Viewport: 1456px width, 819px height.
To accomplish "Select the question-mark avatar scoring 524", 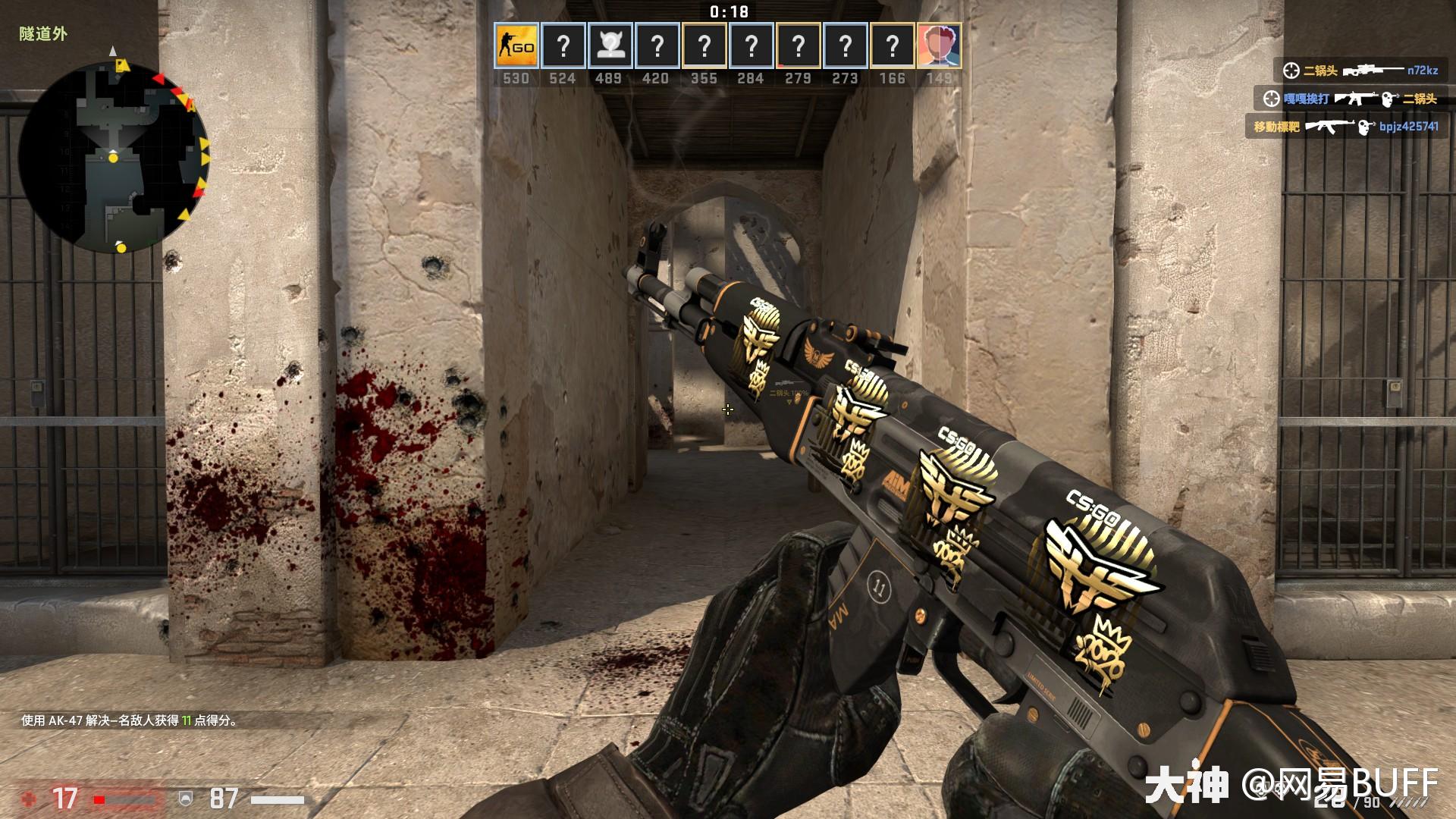I will pos(563,46).
